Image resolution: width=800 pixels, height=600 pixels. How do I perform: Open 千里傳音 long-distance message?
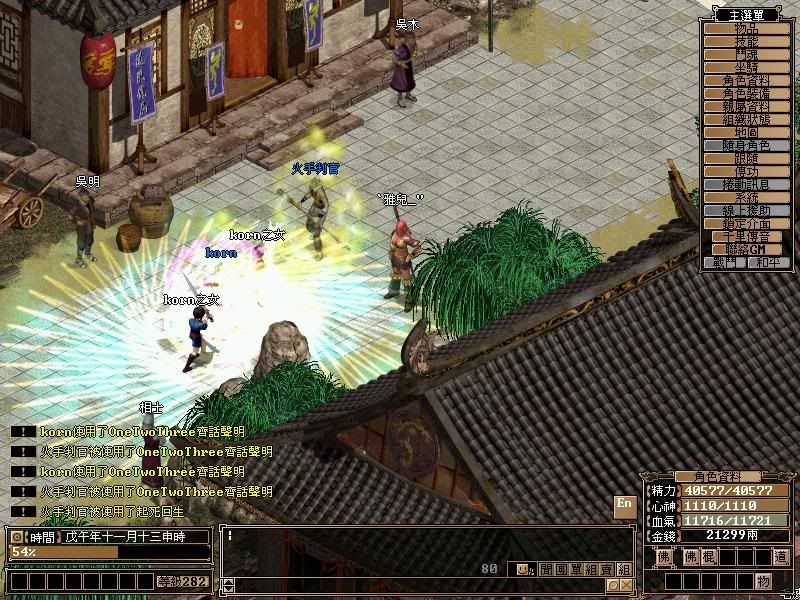tap(747, 237)
